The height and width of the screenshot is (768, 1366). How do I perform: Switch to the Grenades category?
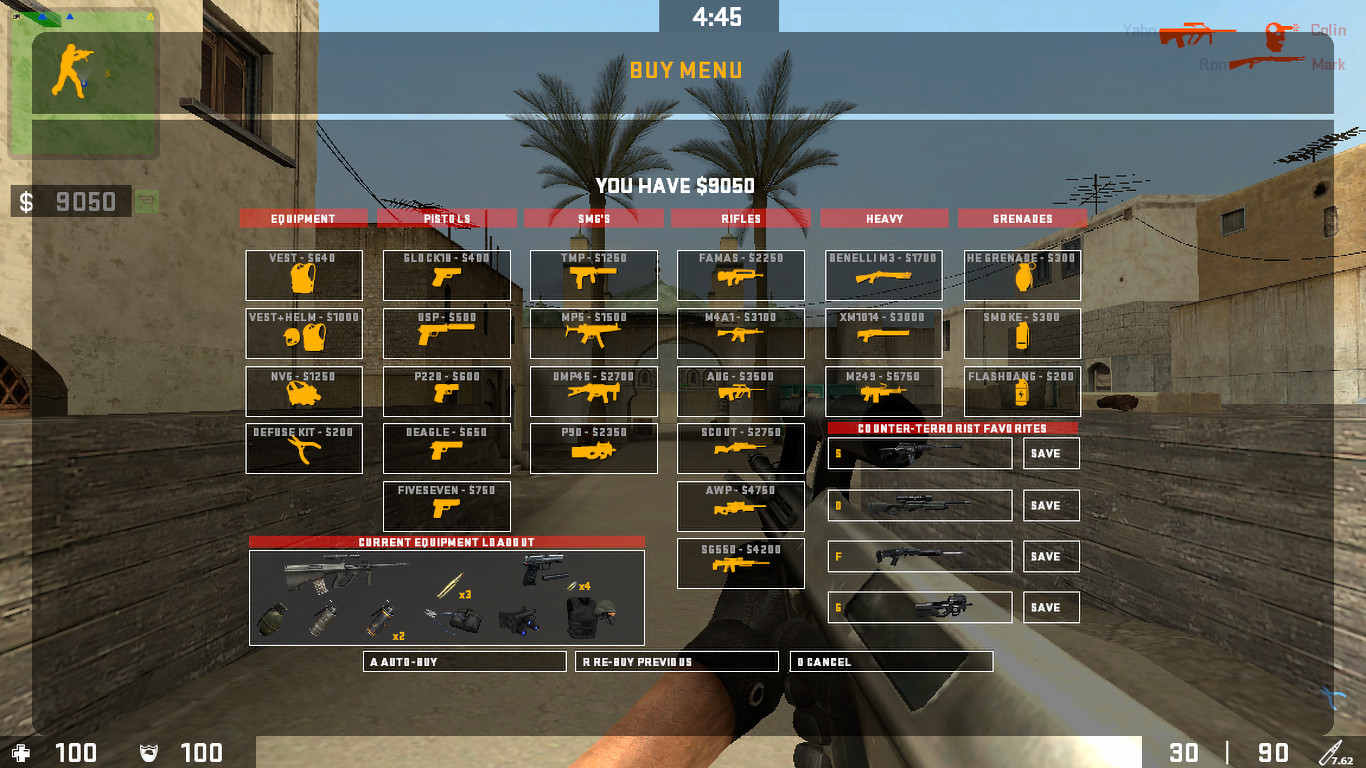[1023, 218]
